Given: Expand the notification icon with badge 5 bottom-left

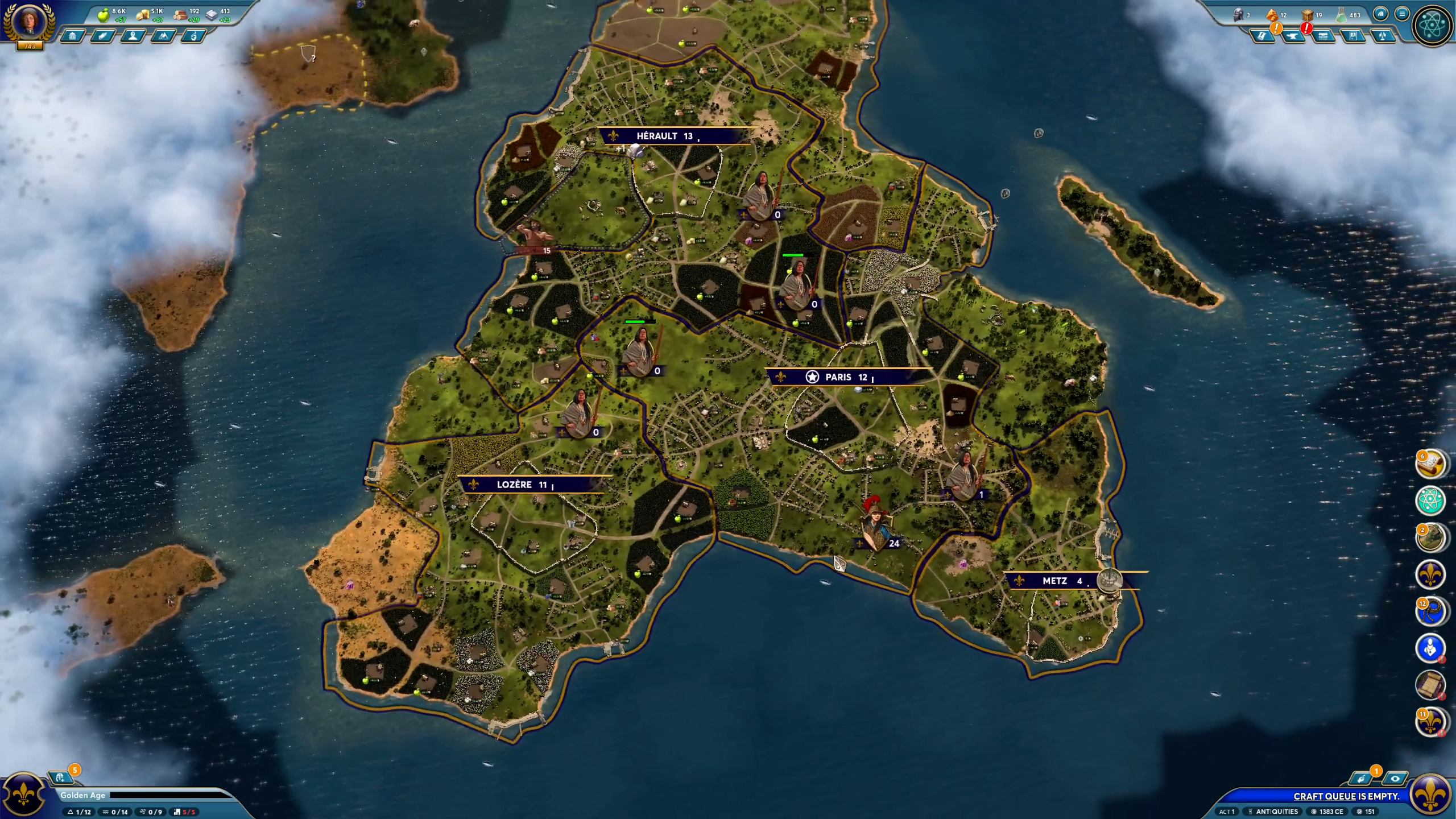Looking at the screenshot, I should pyautogui.click(x=60, y=778).
